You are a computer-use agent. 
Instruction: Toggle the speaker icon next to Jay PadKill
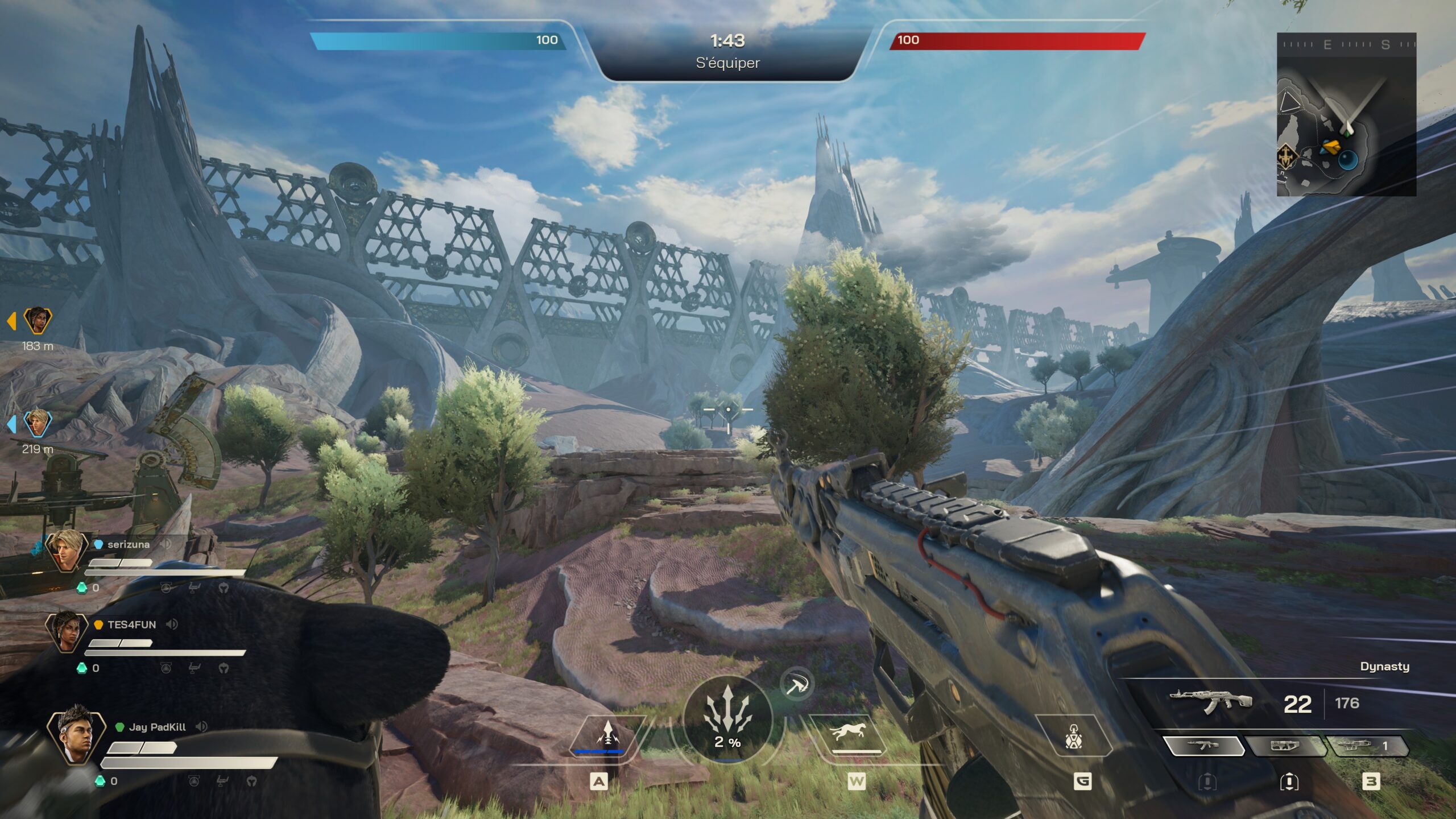coord(201,727)
